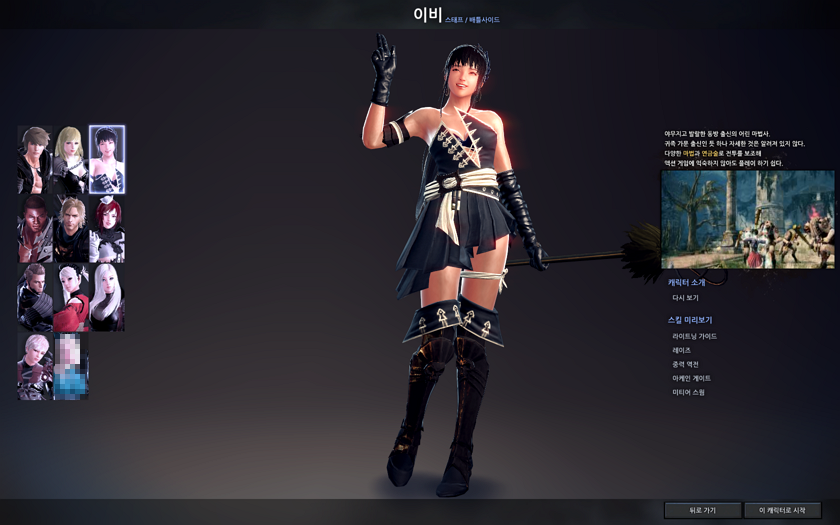
Task: Preview the 레이즈 skill
Action: (x=682, y=350)
